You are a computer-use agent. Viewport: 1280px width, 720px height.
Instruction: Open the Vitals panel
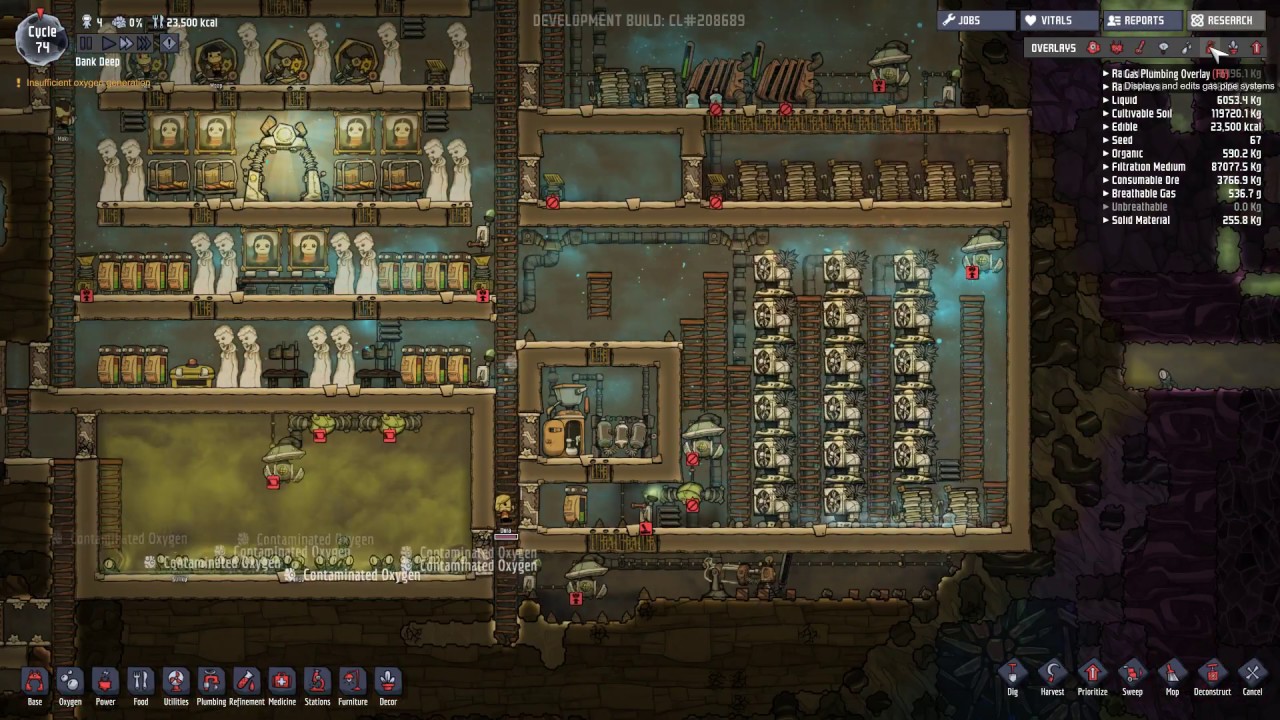[x=1057, y=20]
